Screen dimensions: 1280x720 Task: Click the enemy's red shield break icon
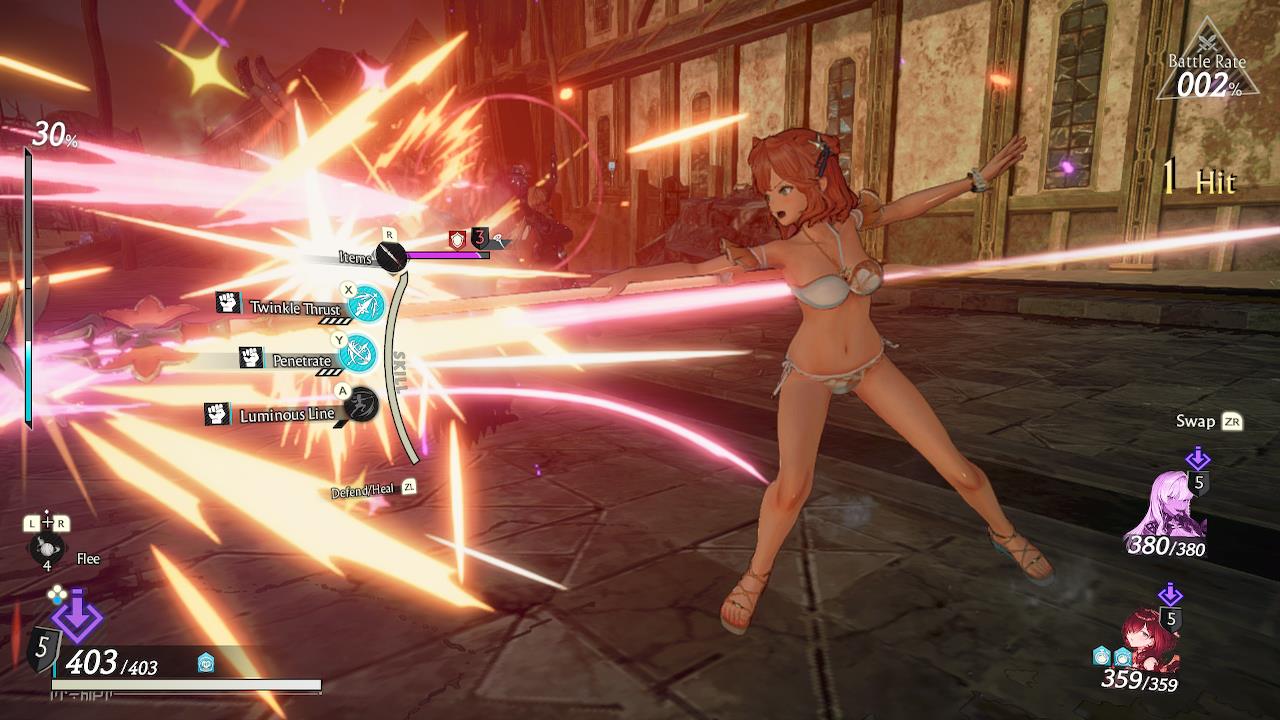(x=456, y=240)
